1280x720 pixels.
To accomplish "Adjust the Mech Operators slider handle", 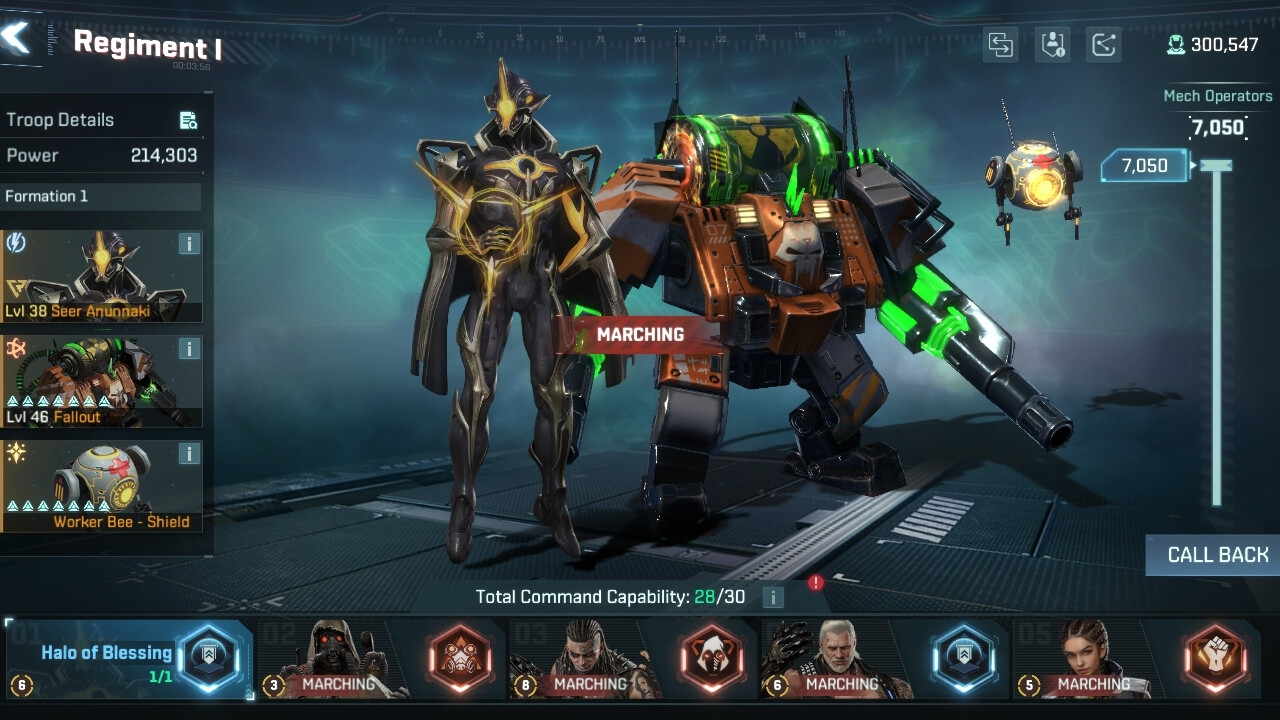I will [1216, 166].
